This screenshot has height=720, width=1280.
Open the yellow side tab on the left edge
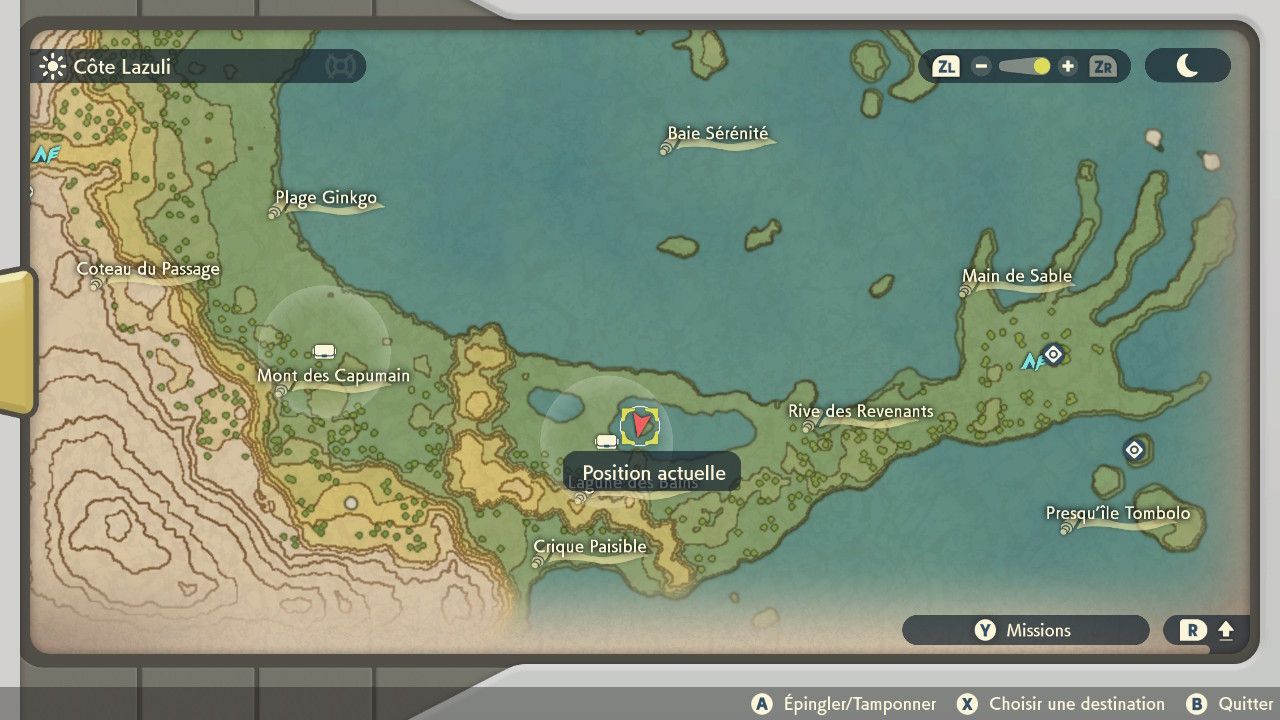coord(16,340)
